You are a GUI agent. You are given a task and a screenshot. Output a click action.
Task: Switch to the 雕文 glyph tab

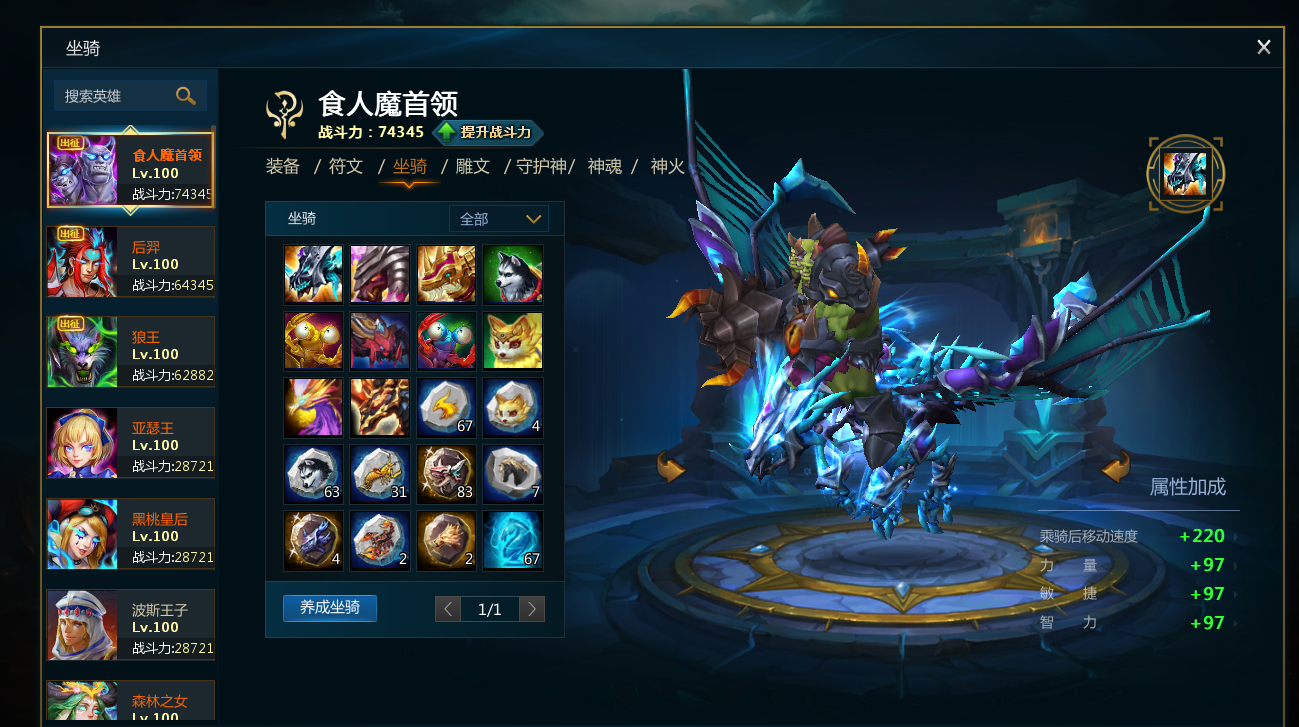[x=472, y=166]
